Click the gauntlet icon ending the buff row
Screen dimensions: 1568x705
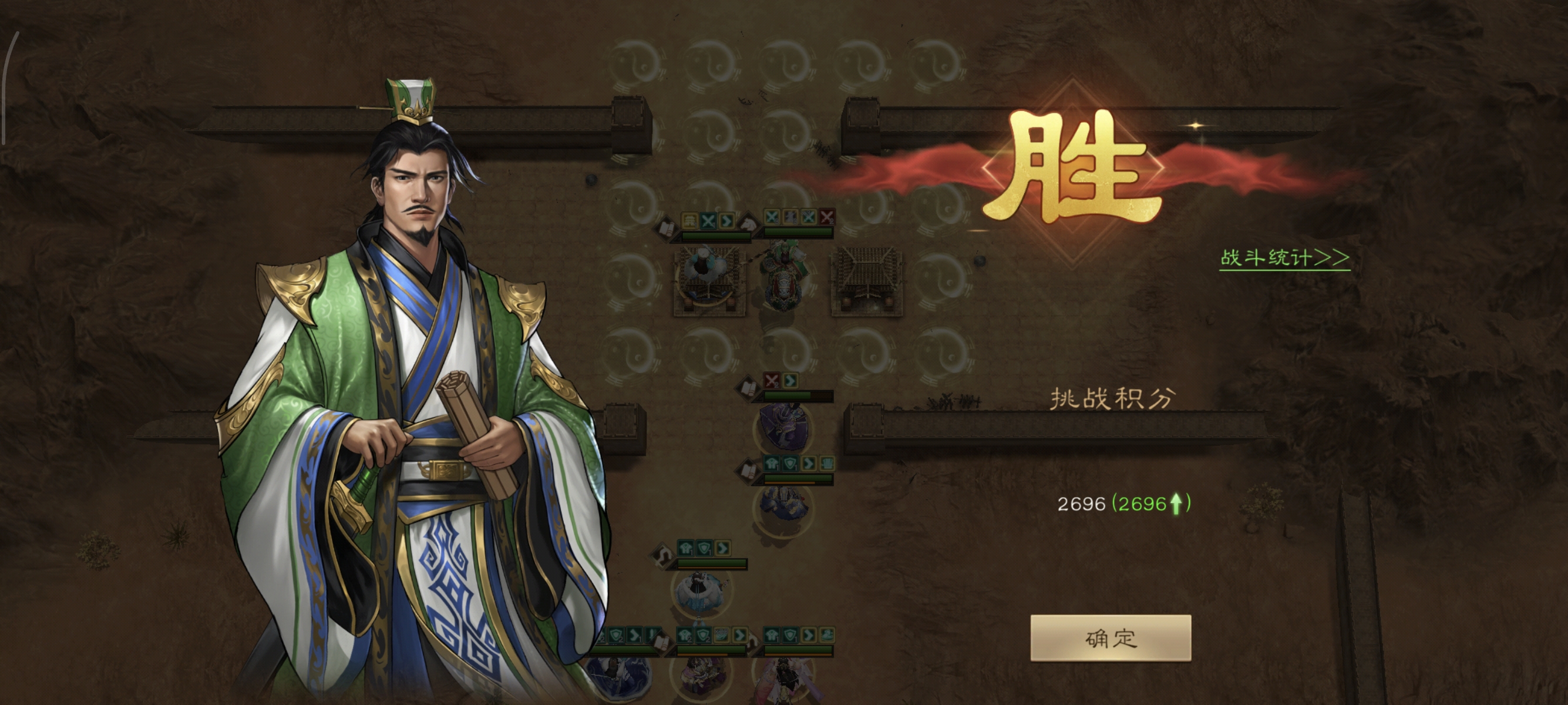[827, 463]
